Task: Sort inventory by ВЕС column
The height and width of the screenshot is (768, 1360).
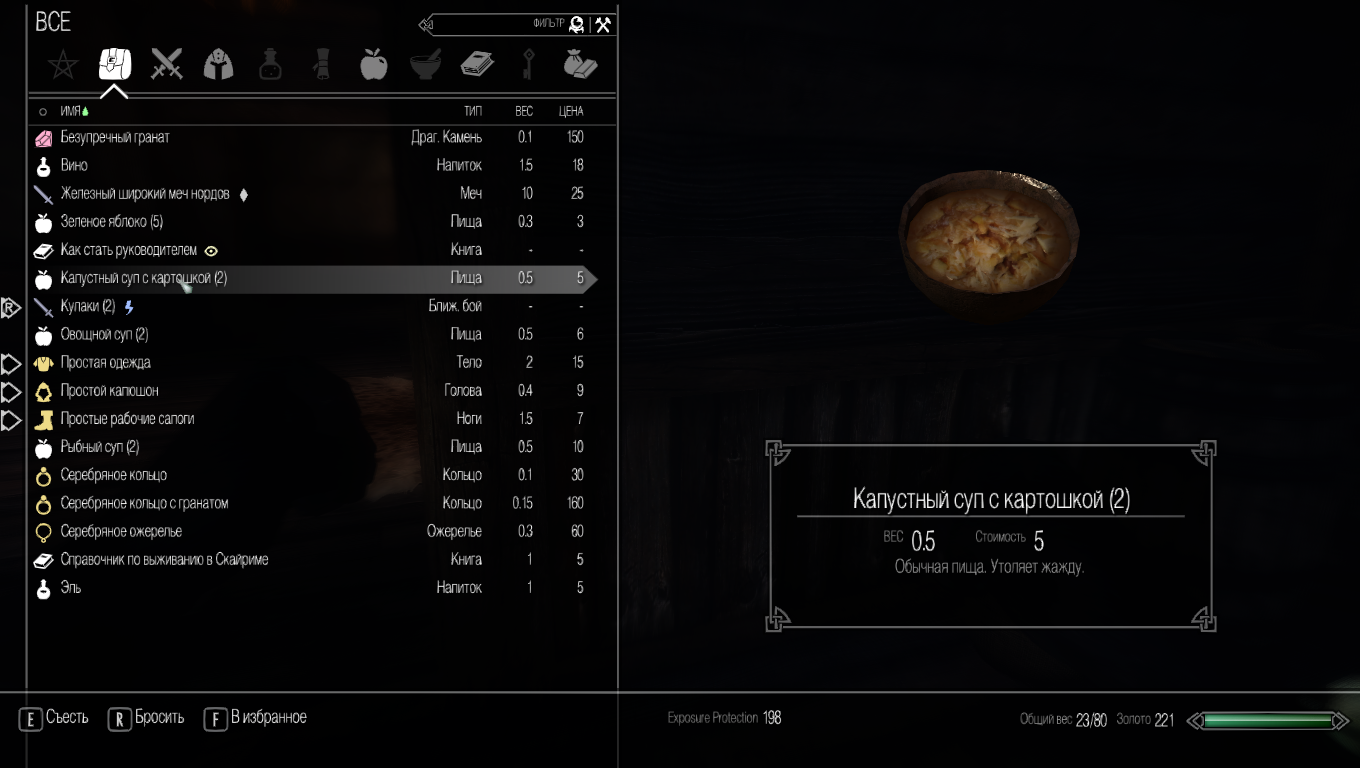Action: coord(524,111)
